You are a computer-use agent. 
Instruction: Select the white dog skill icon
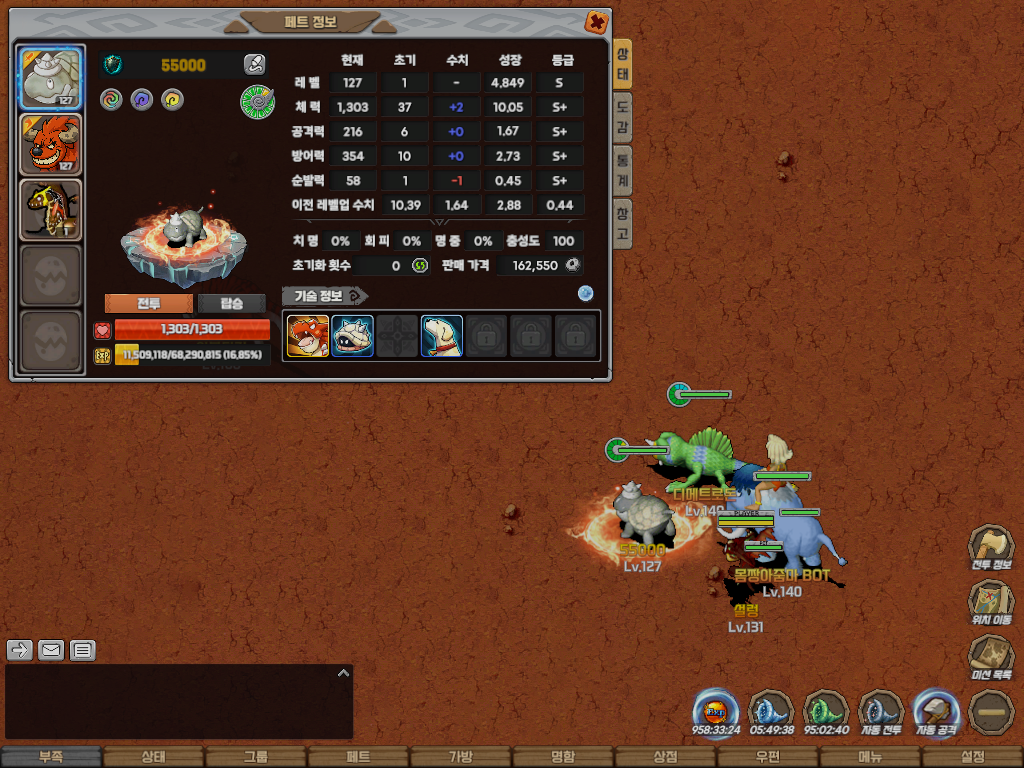tap(442, 336)
